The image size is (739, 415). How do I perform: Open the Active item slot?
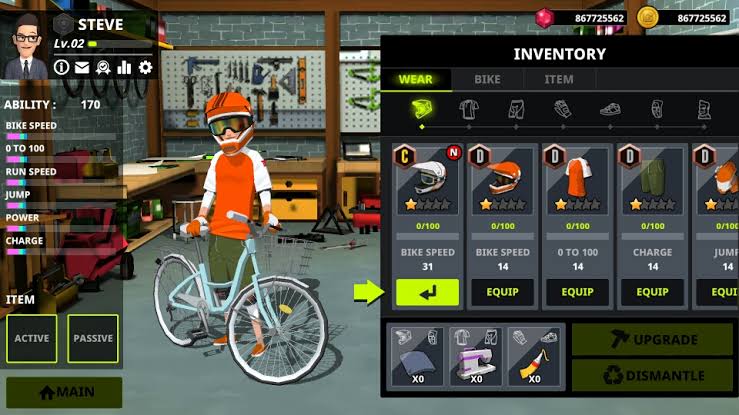tap(32, 338)
